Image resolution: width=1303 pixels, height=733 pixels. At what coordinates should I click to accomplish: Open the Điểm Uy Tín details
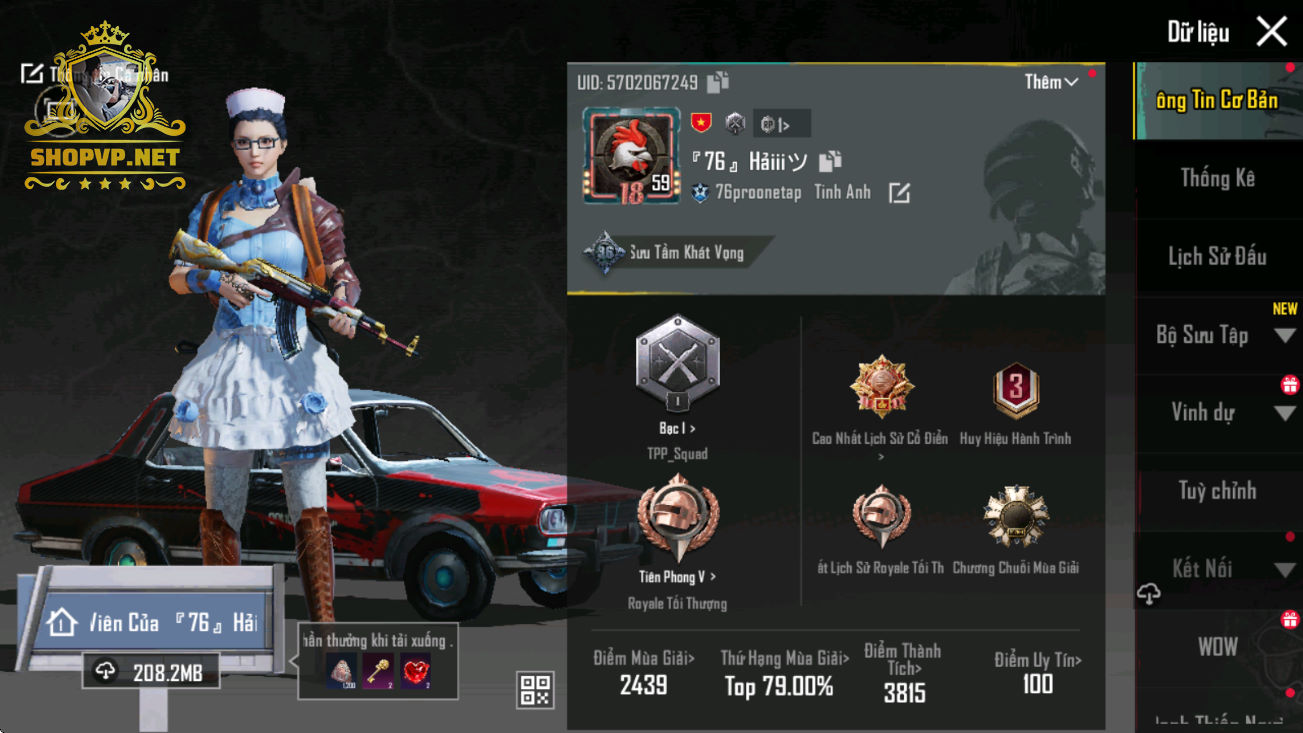(x=1037, y=672)
